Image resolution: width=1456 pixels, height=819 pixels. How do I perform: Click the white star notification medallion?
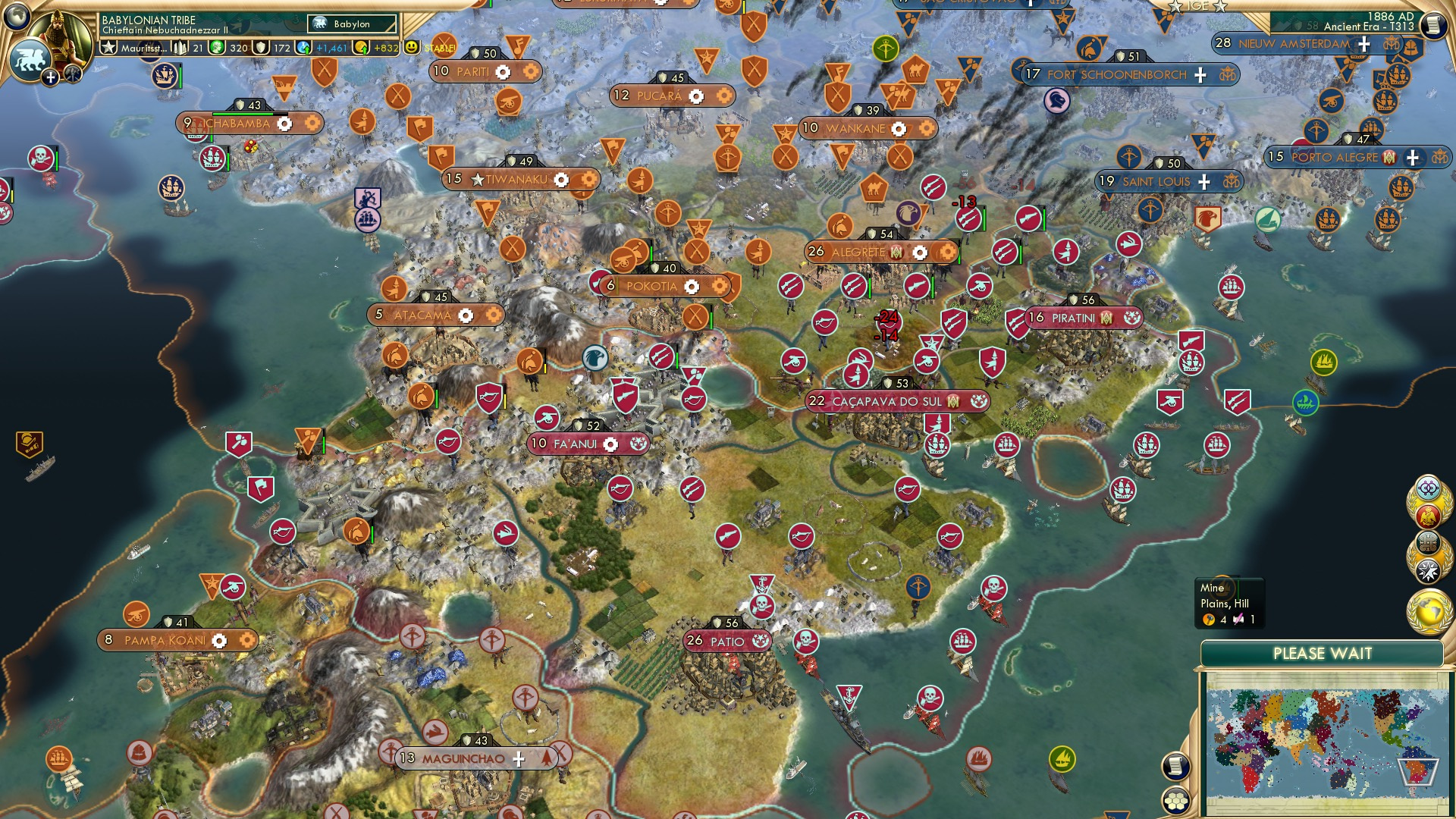tap(1428, 571)
